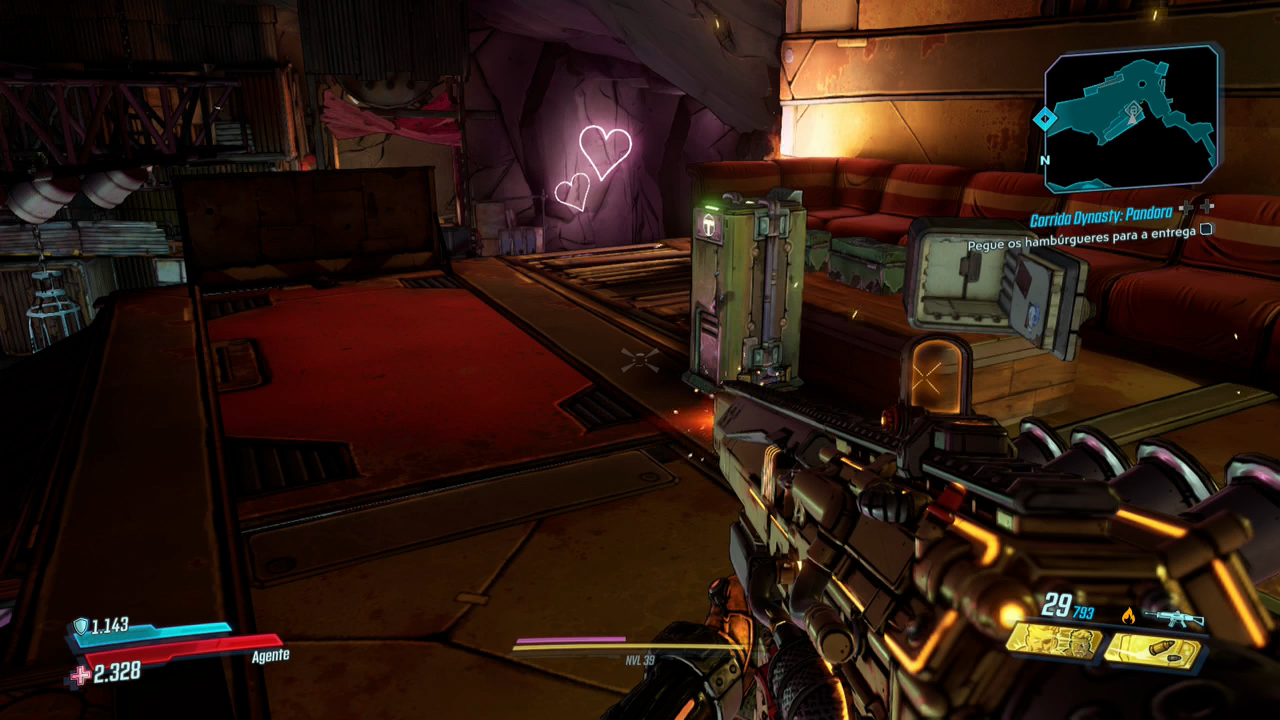Click the shield icon beside 1.143
The width and height of the screenshot is (1280, 720).
click(80, 626)
